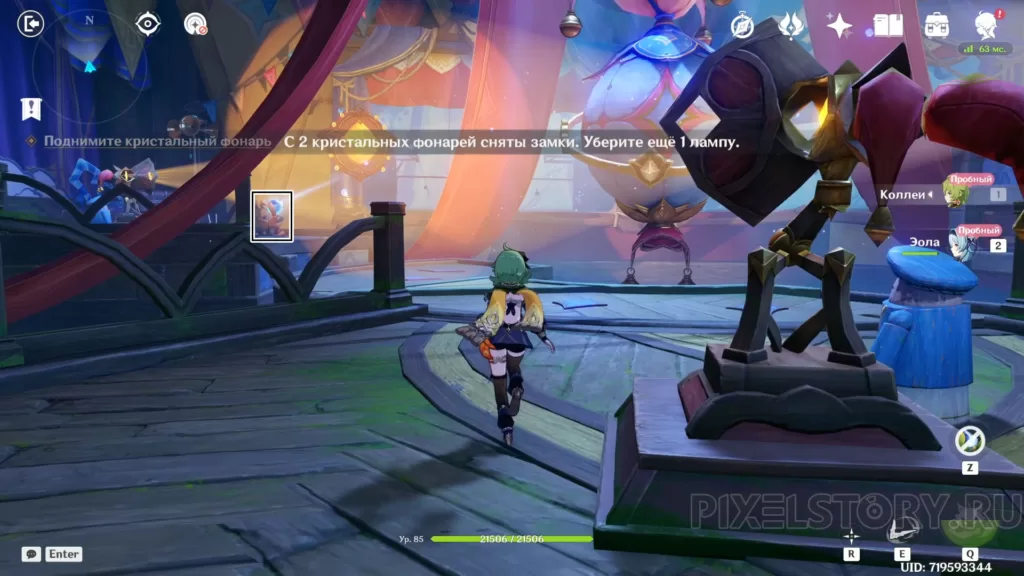Use the round gadget icon above Z
Image resolution: width=1024 pixels, height=576 pixels.
[x=969, y=441]
